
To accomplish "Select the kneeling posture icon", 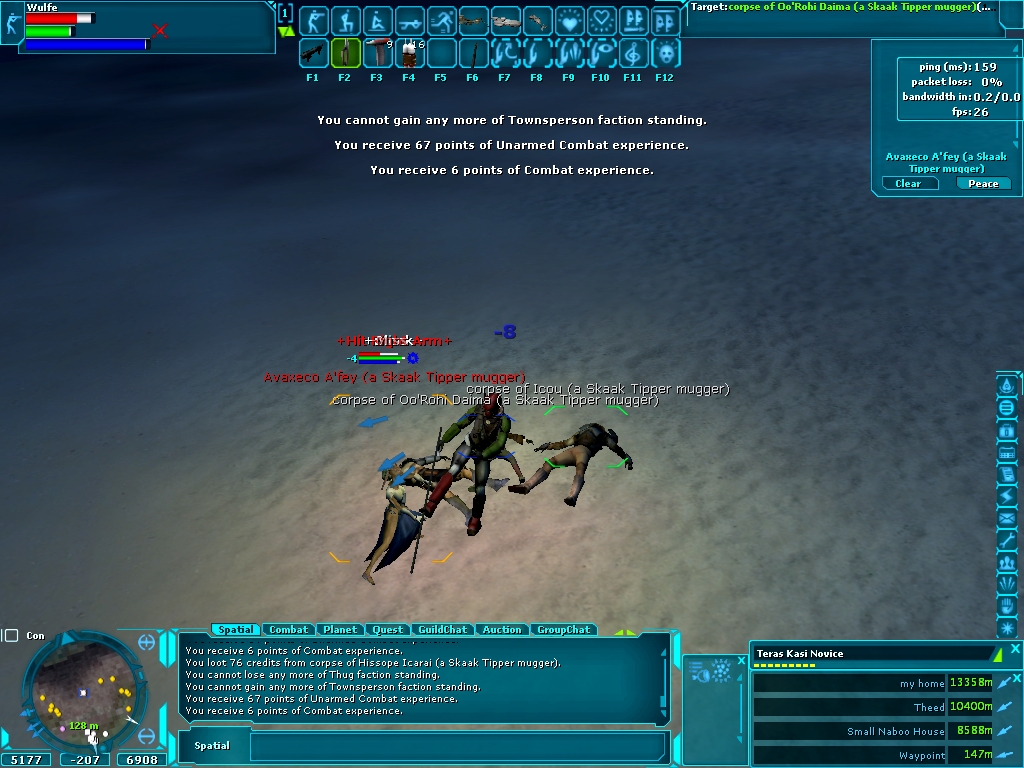I will 345,20.
